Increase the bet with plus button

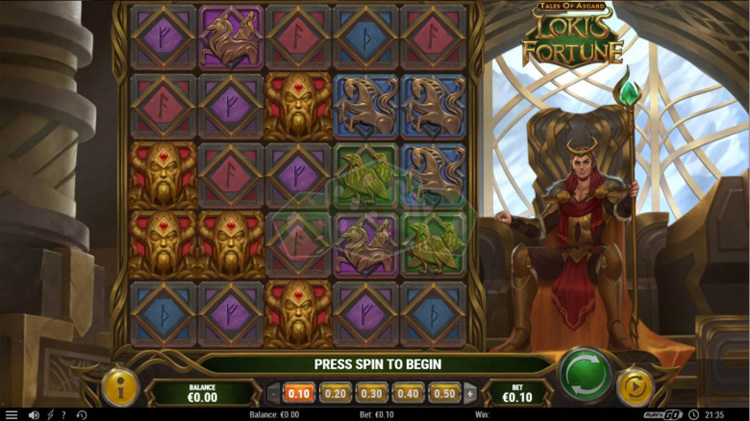tap(469, 393)
